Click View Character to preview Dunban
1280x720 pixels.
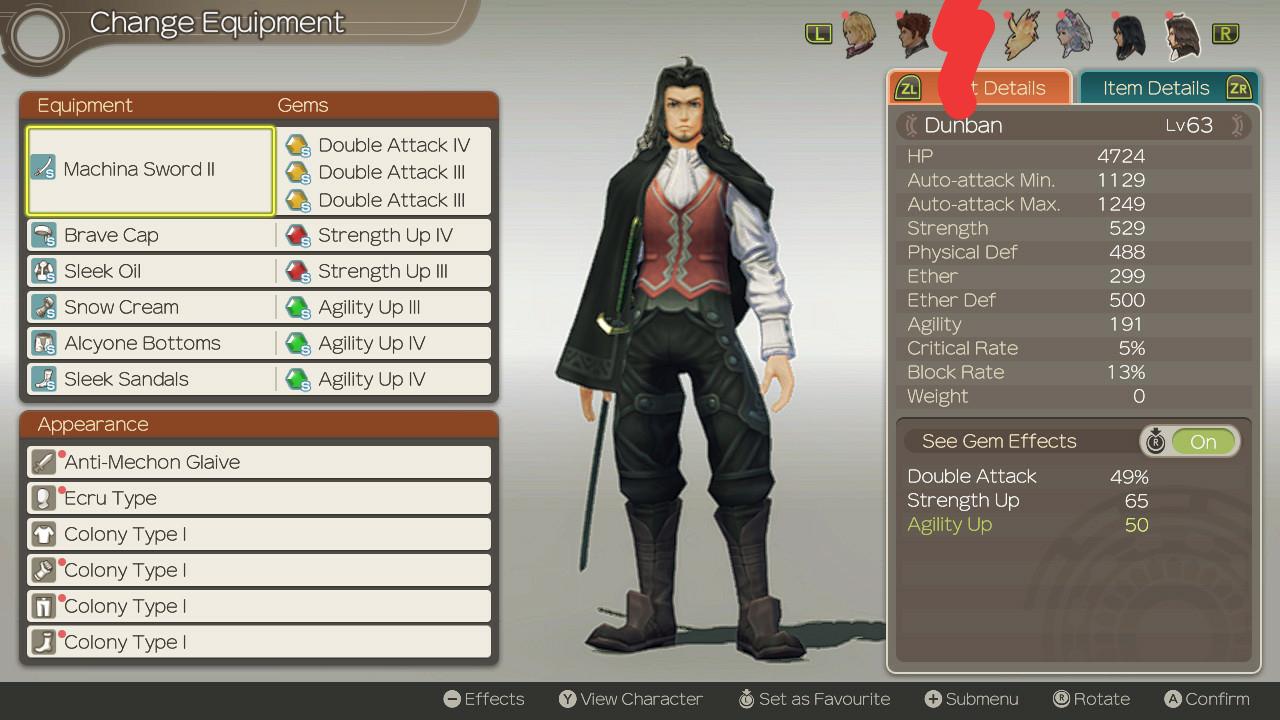(630, 699)
